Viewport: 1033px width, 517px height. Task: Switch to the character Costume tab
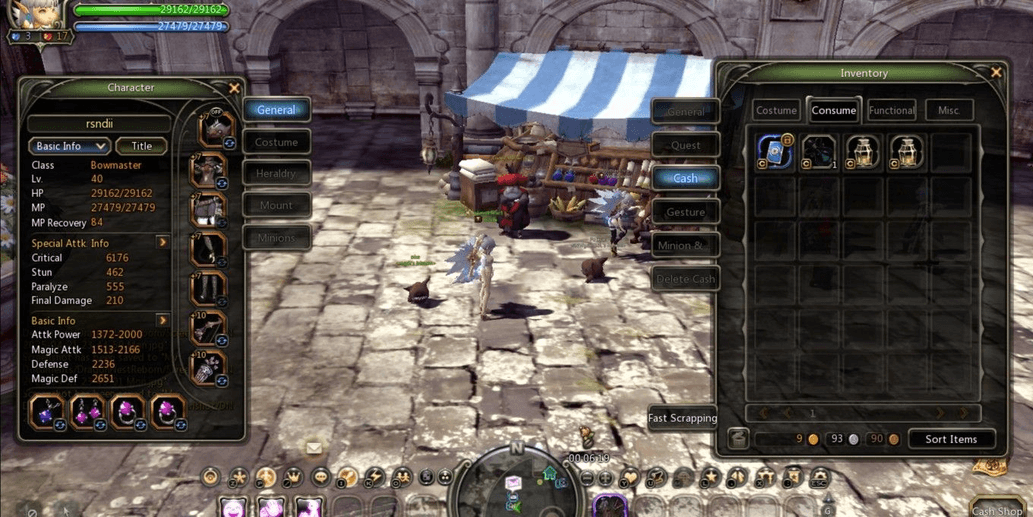pos(276,142)
